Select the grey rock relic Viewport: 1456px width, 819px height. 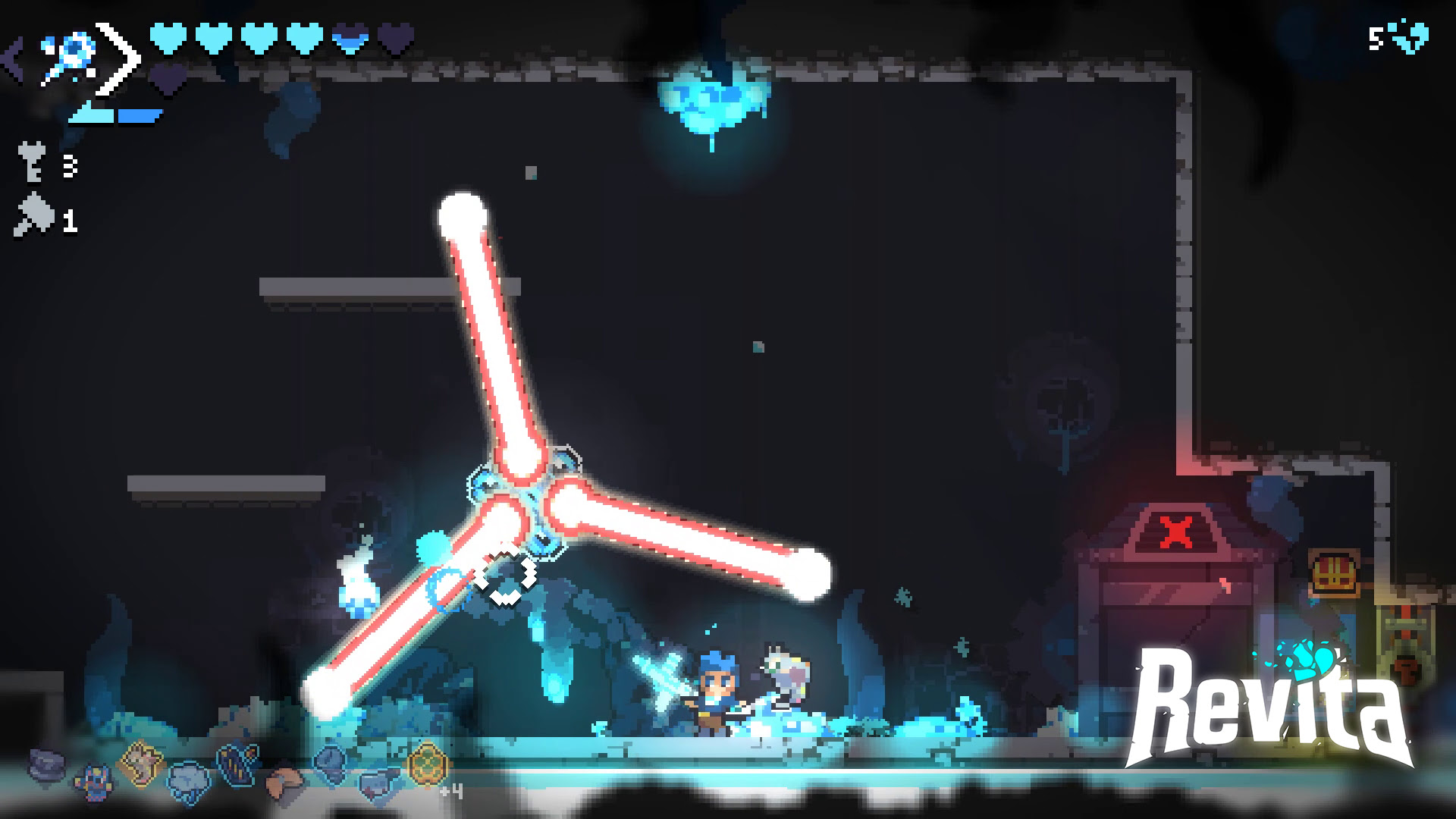(48, 764)
